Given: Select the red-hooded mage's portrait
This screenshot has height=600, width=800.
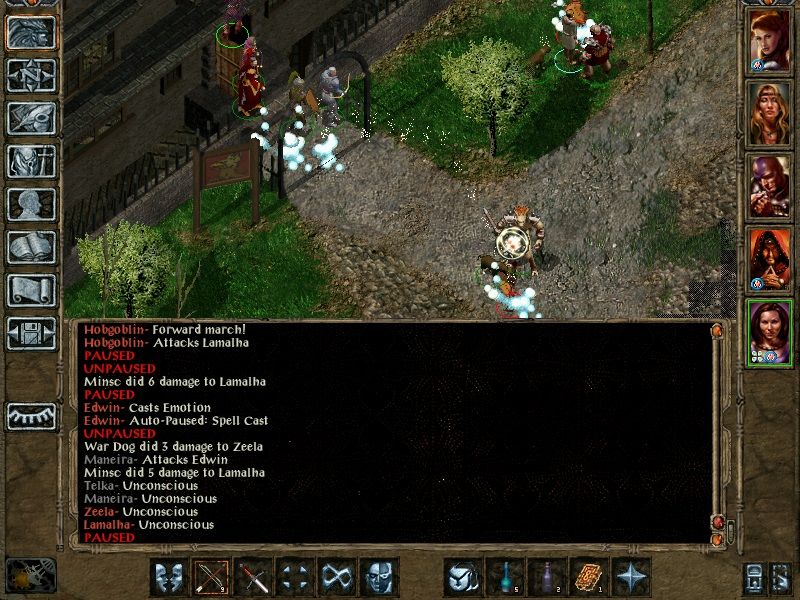Looking at the screenshot, I should 770,260.
